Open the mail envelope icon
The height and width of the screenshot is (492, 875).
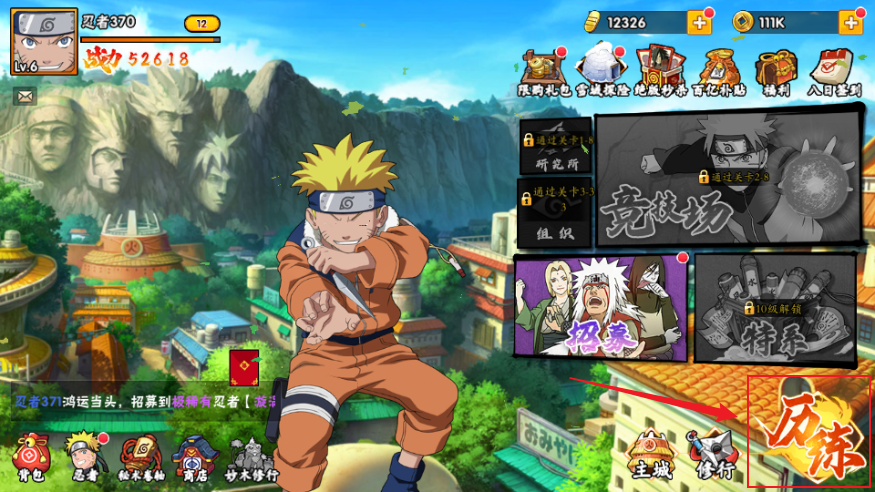(x=25, y=96)
